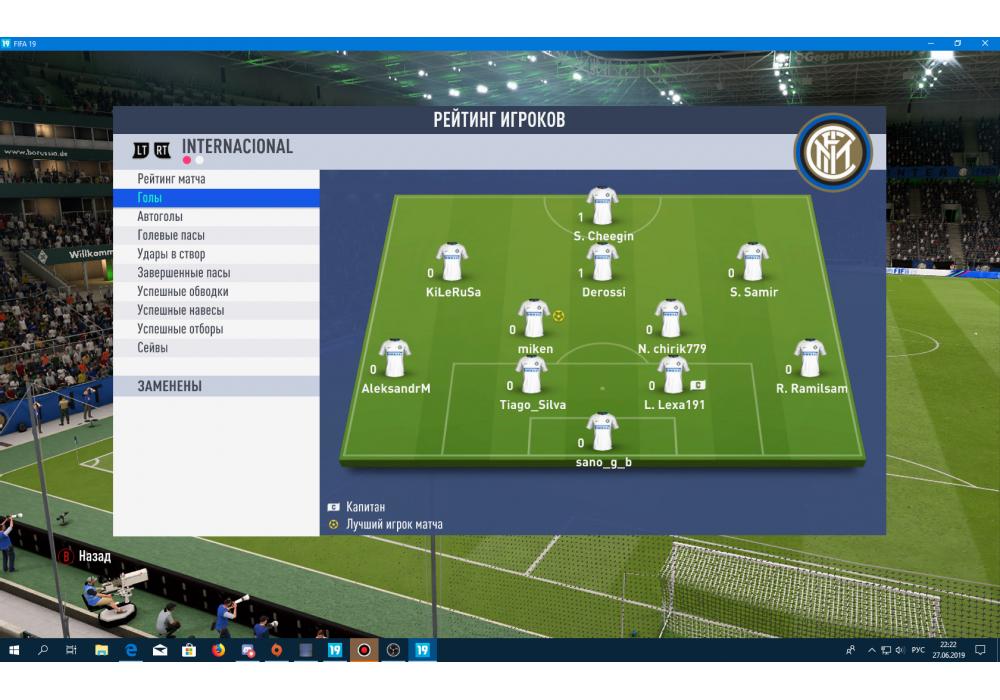Choose the Голы stat category
Image resolution: width=1000 pixels, height=700 pixels.
tap(216, 198)
